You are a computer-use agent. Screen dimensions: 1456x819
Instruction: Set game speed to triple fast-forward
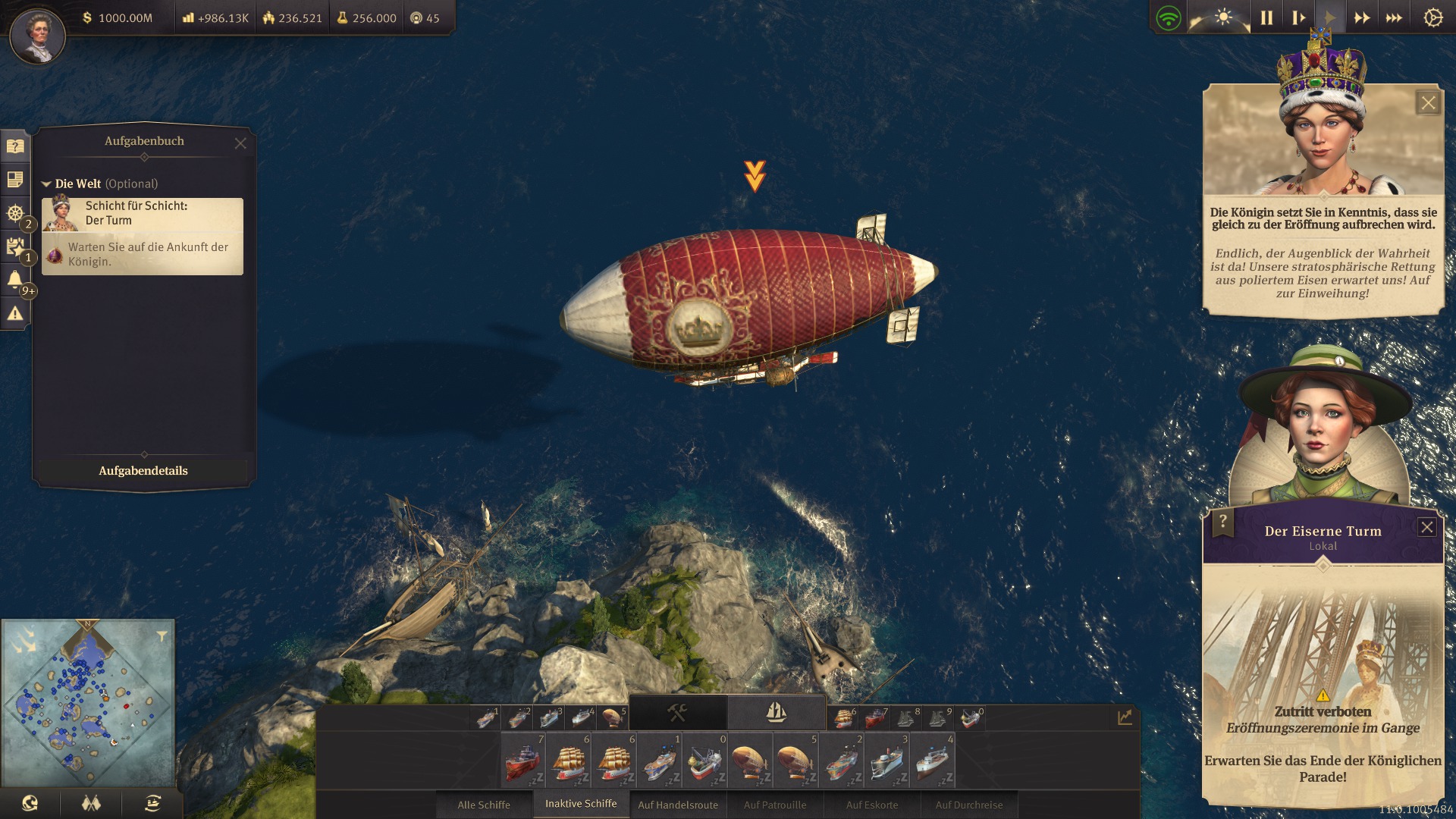point(1394,17)
